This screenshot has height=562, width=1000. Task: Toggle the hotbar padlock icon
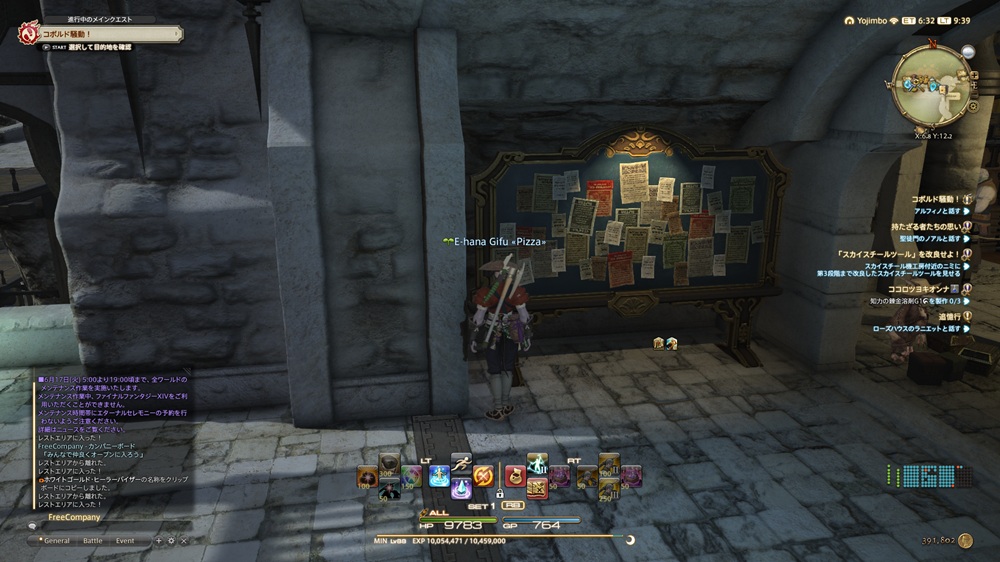pos(499,493)
